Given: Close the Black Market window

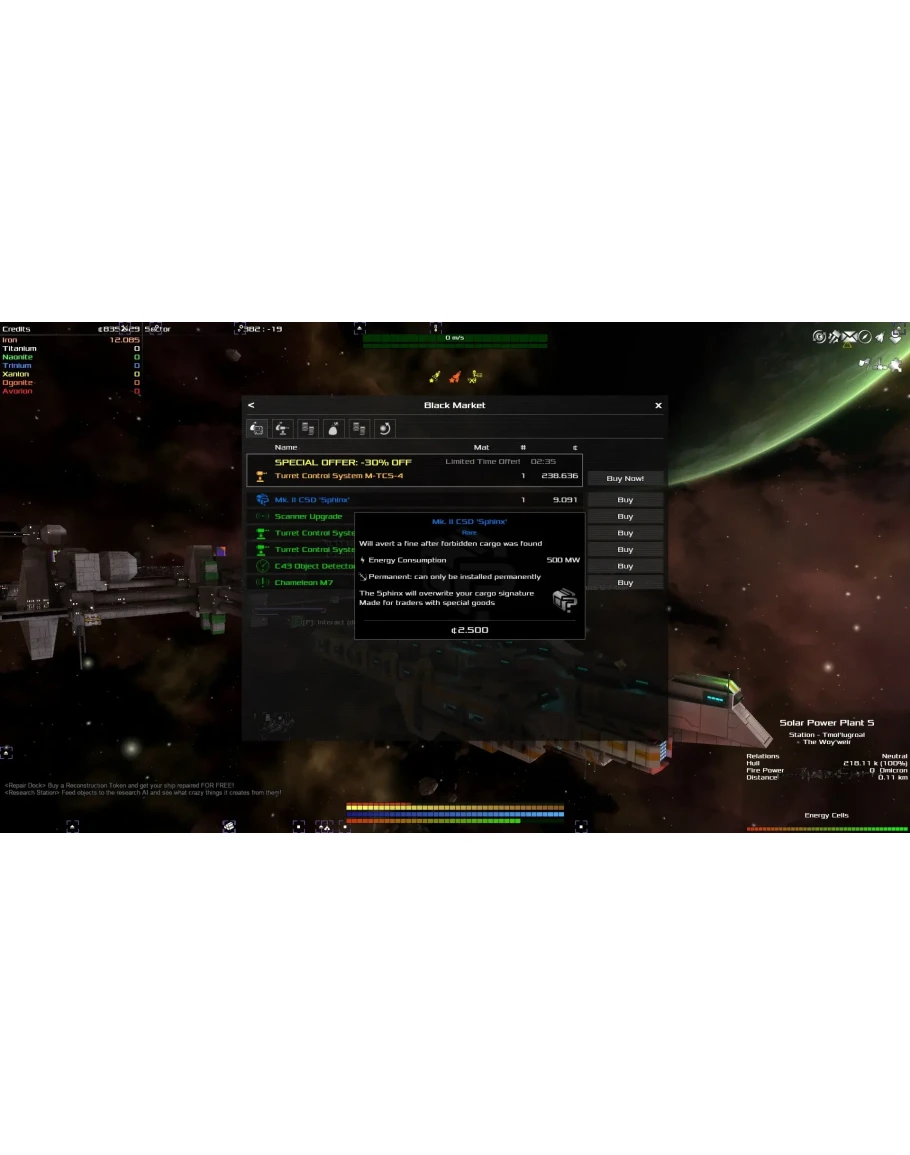Looking at the screenshot, I should click(658, 405).
